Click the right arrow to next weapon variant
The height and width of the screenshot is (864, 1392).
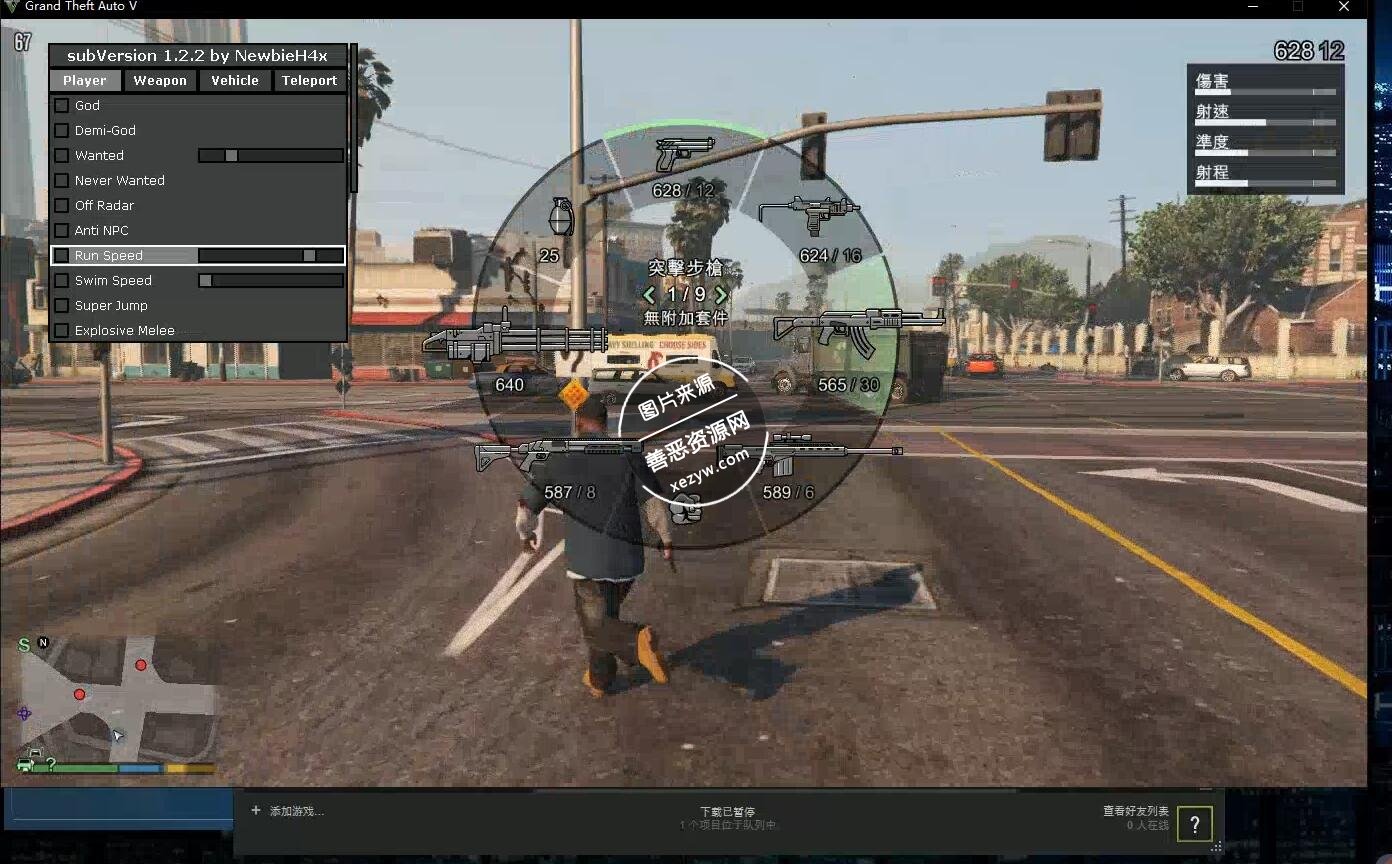click(x=719, y=295)
